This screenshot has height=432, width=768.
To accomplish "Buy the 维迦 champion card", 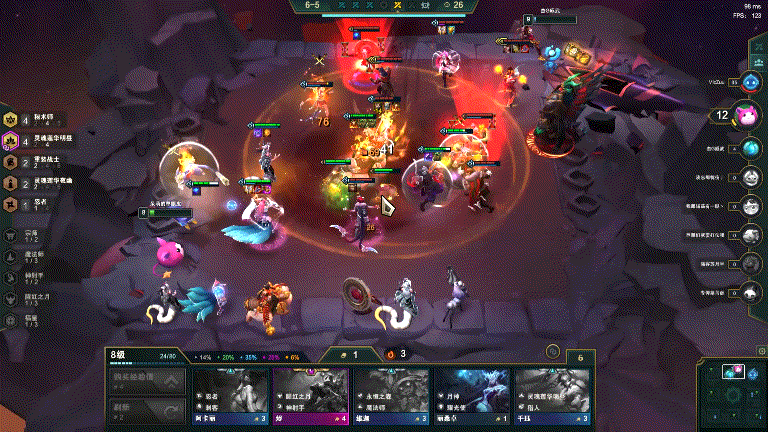I will 391,397.
